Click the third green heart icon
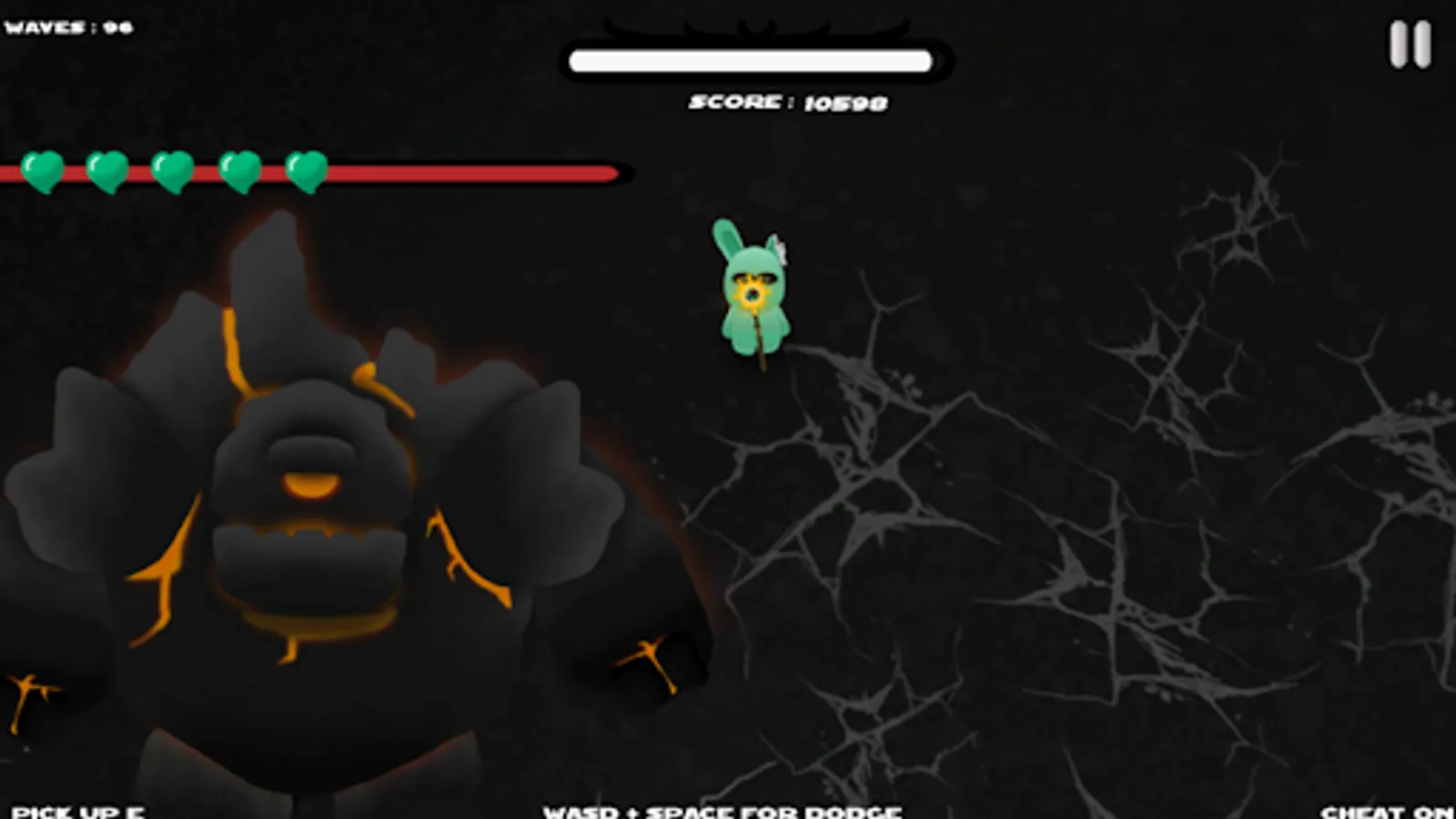1456x819 pixels. (173, 172)
